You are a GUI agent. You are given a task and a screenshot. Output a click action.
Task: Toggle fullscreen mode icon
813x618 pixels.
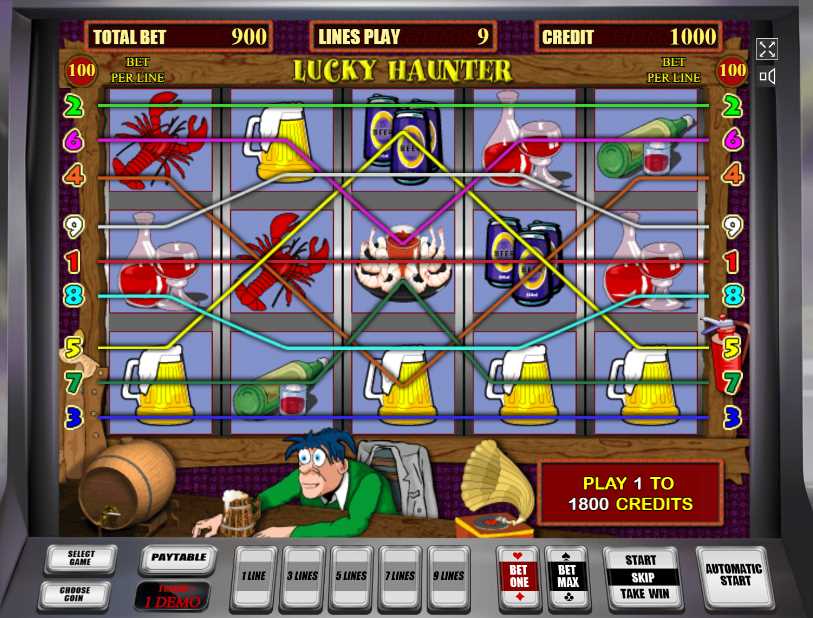[x=767, y=49]
